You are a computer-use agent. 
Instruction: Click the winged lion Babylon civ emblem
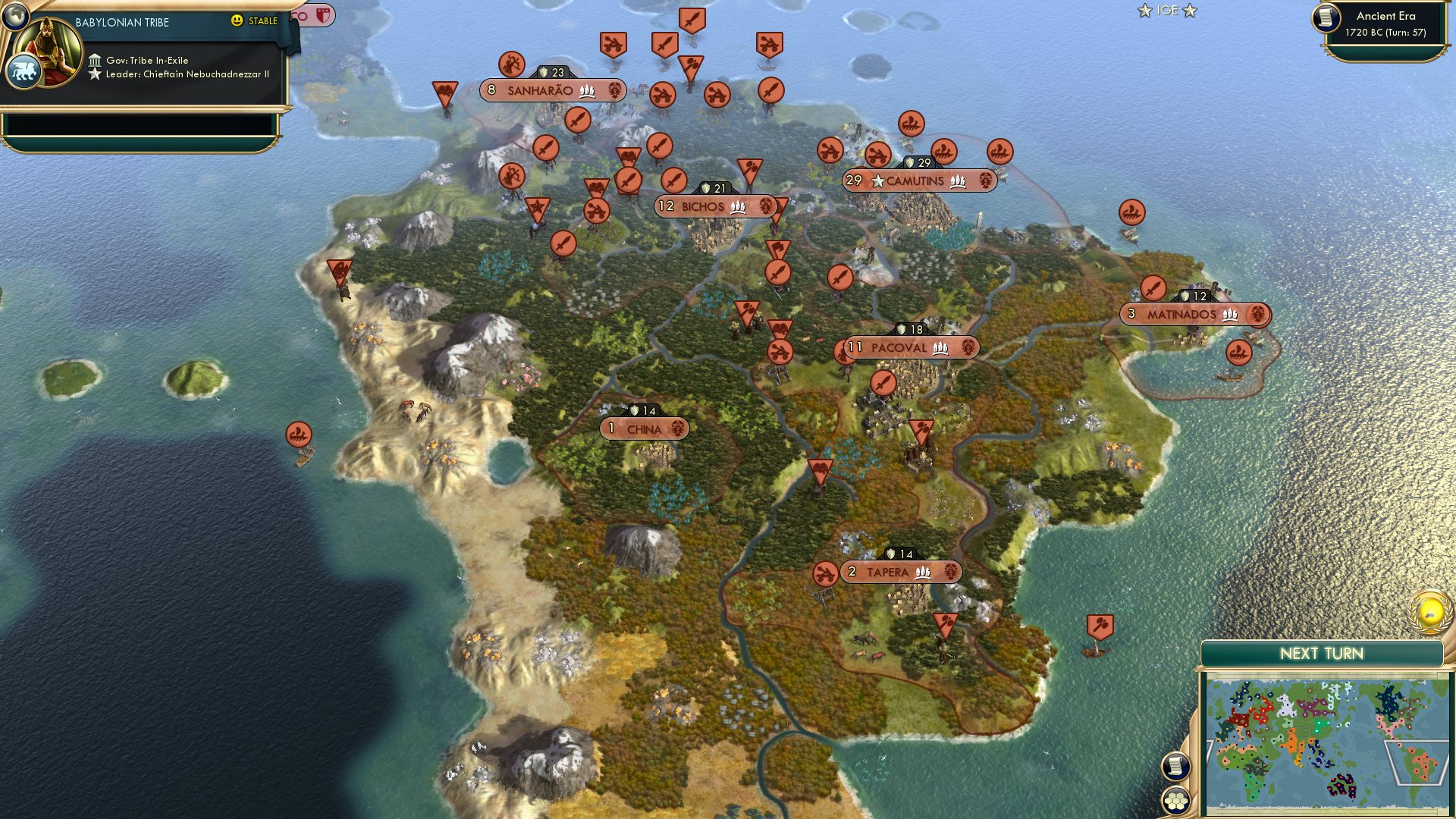(25, 71)
